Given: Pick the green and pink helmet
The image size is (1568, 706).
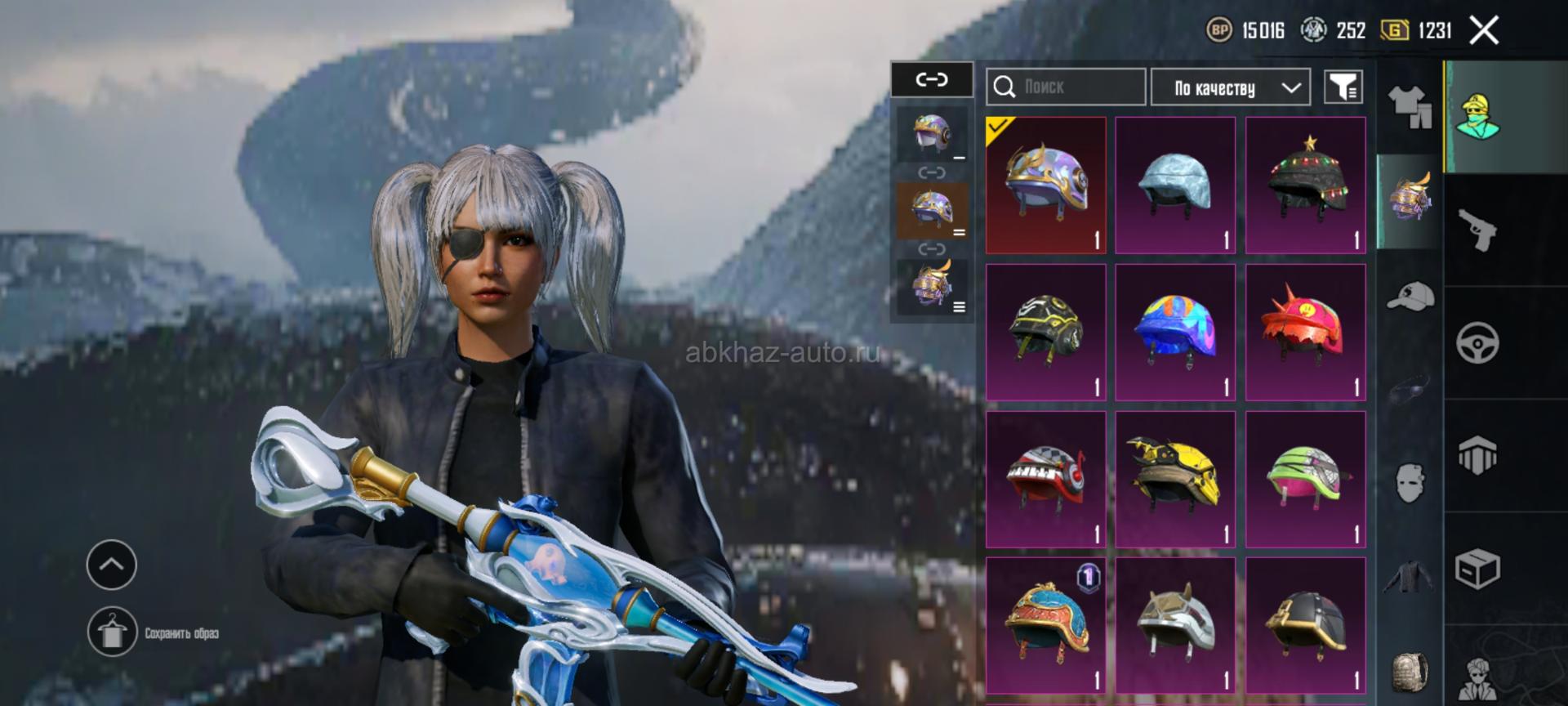Looking at the screenshot, I should (1305, 479).
